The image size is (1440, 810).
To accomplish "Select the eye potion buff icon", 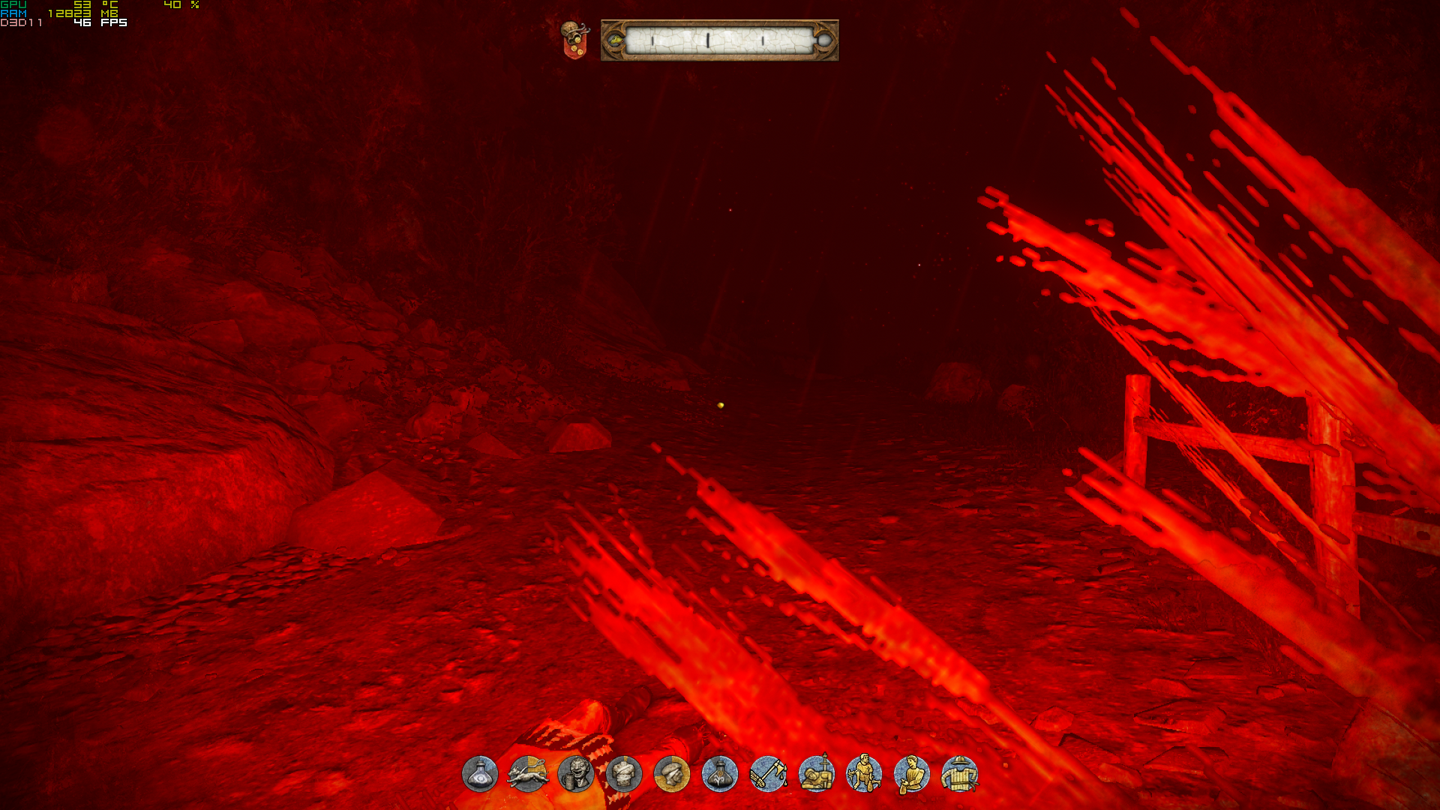I will point(480,773).
